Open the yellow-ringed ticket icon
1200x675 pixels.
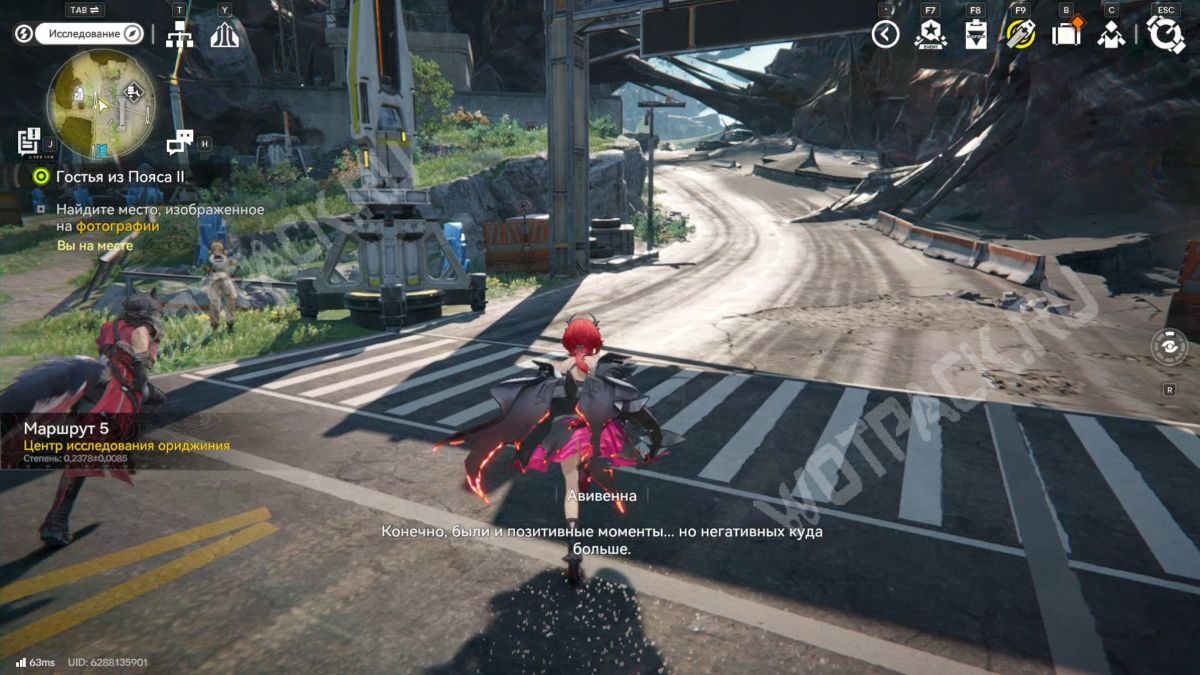[1020, 35]
